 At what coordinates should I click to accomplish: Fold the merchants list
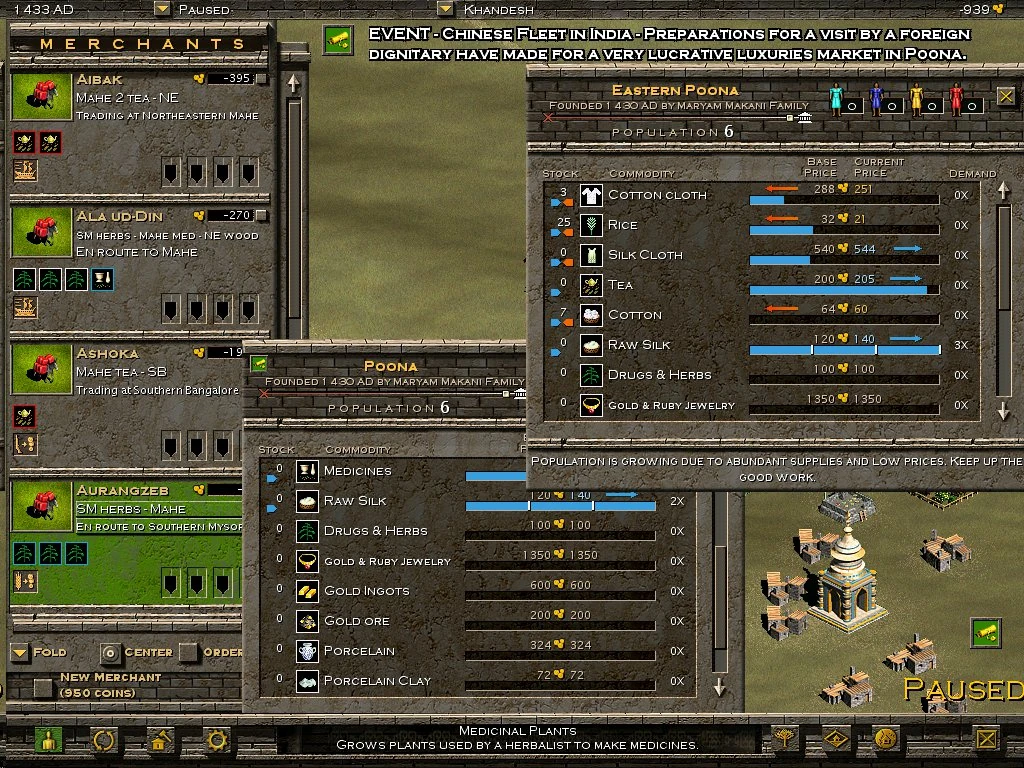pos(20,652)
